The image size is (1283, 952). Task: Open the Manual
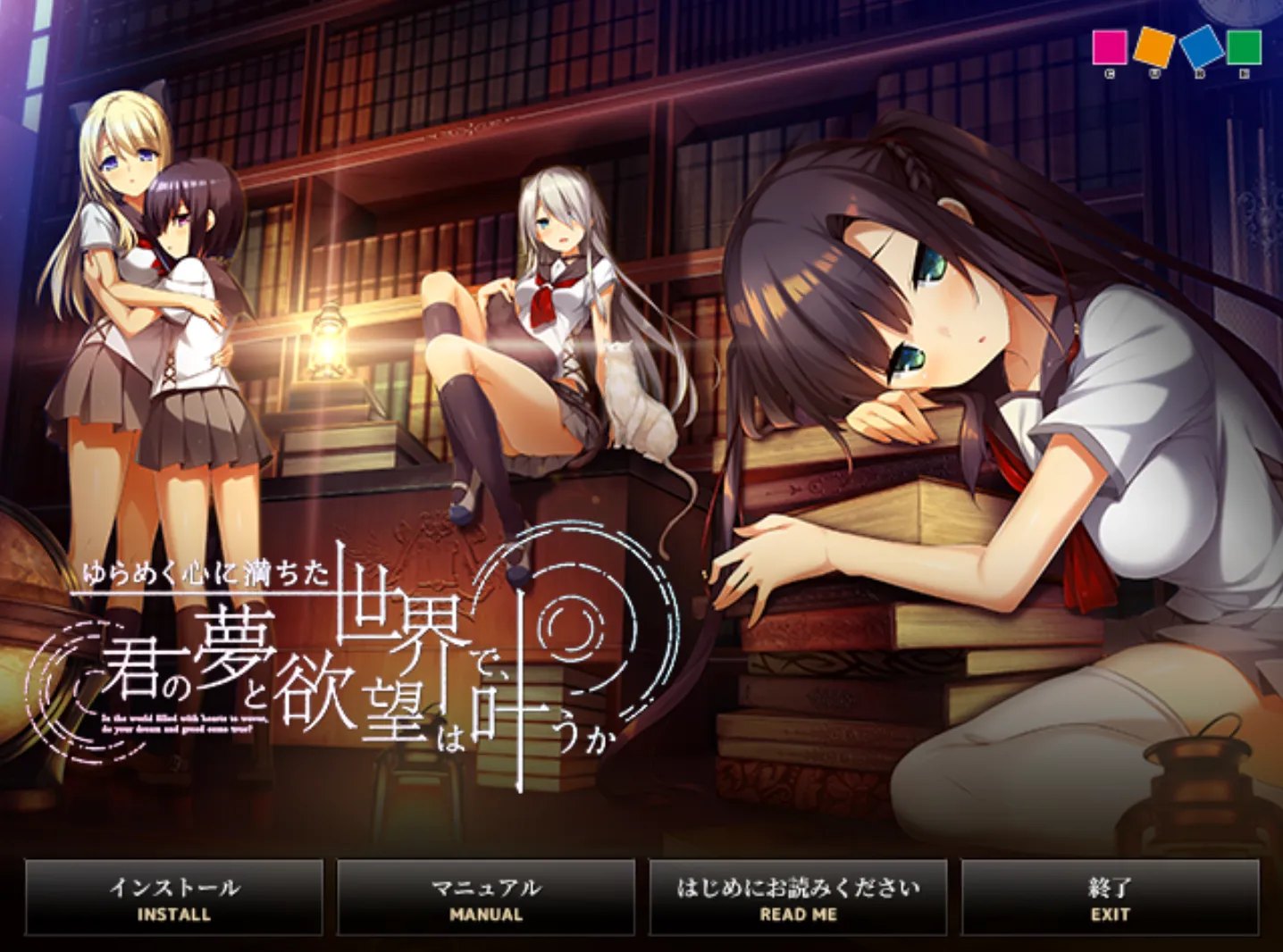point(486,898)
